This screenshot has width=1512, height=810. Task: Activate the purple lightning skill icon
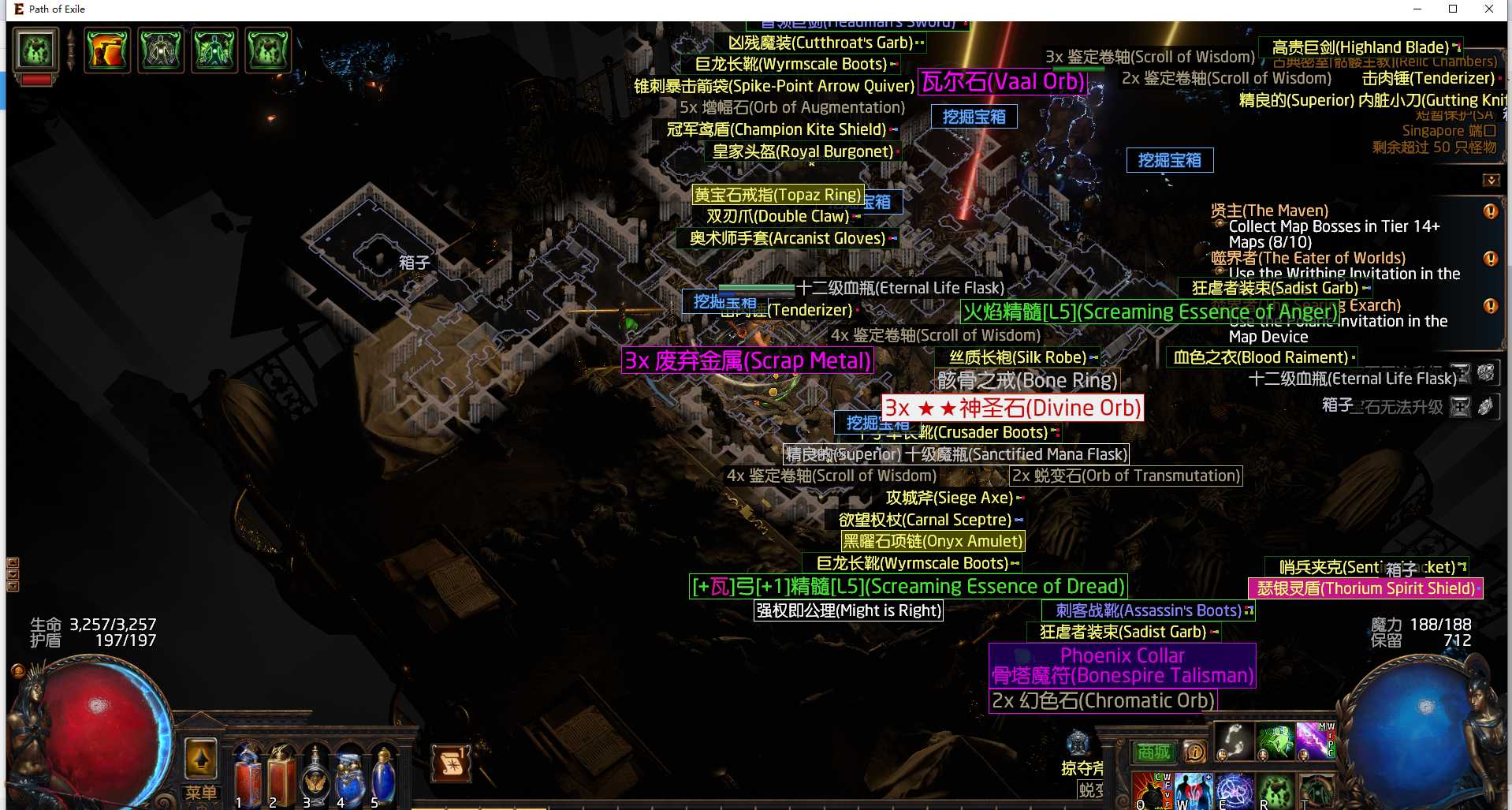(x=1312, y=741)
